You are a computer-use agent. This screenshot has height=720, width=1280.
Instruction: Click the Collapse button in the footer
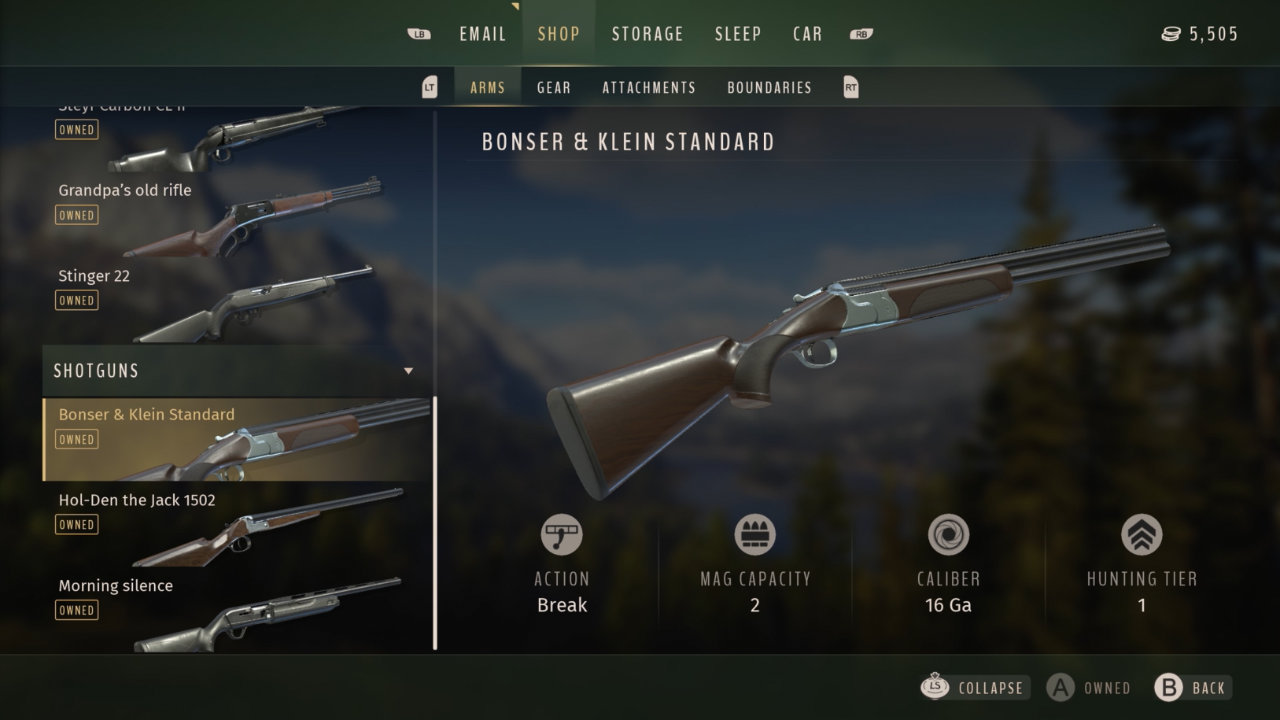(973, 688)
